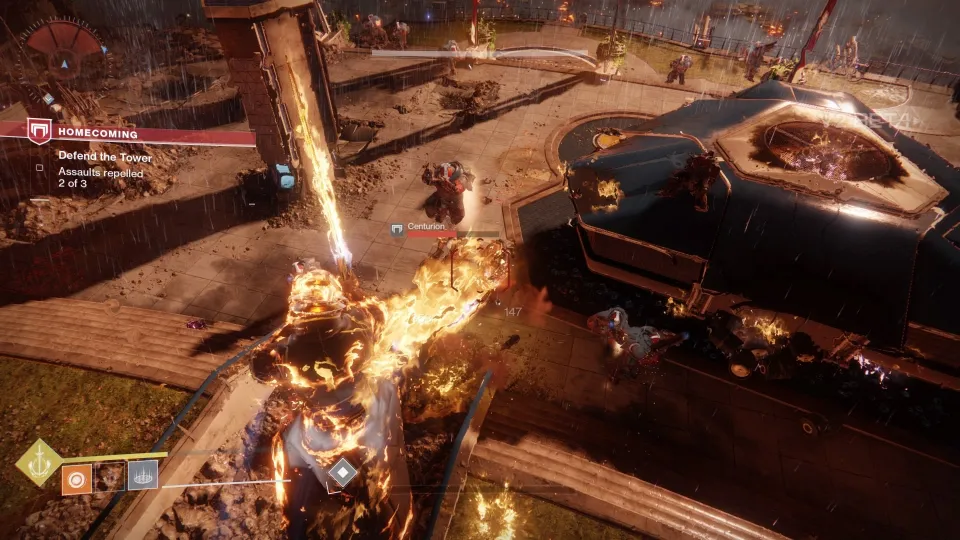Select the depleted melee ability slot

click(x=110, y=476)
